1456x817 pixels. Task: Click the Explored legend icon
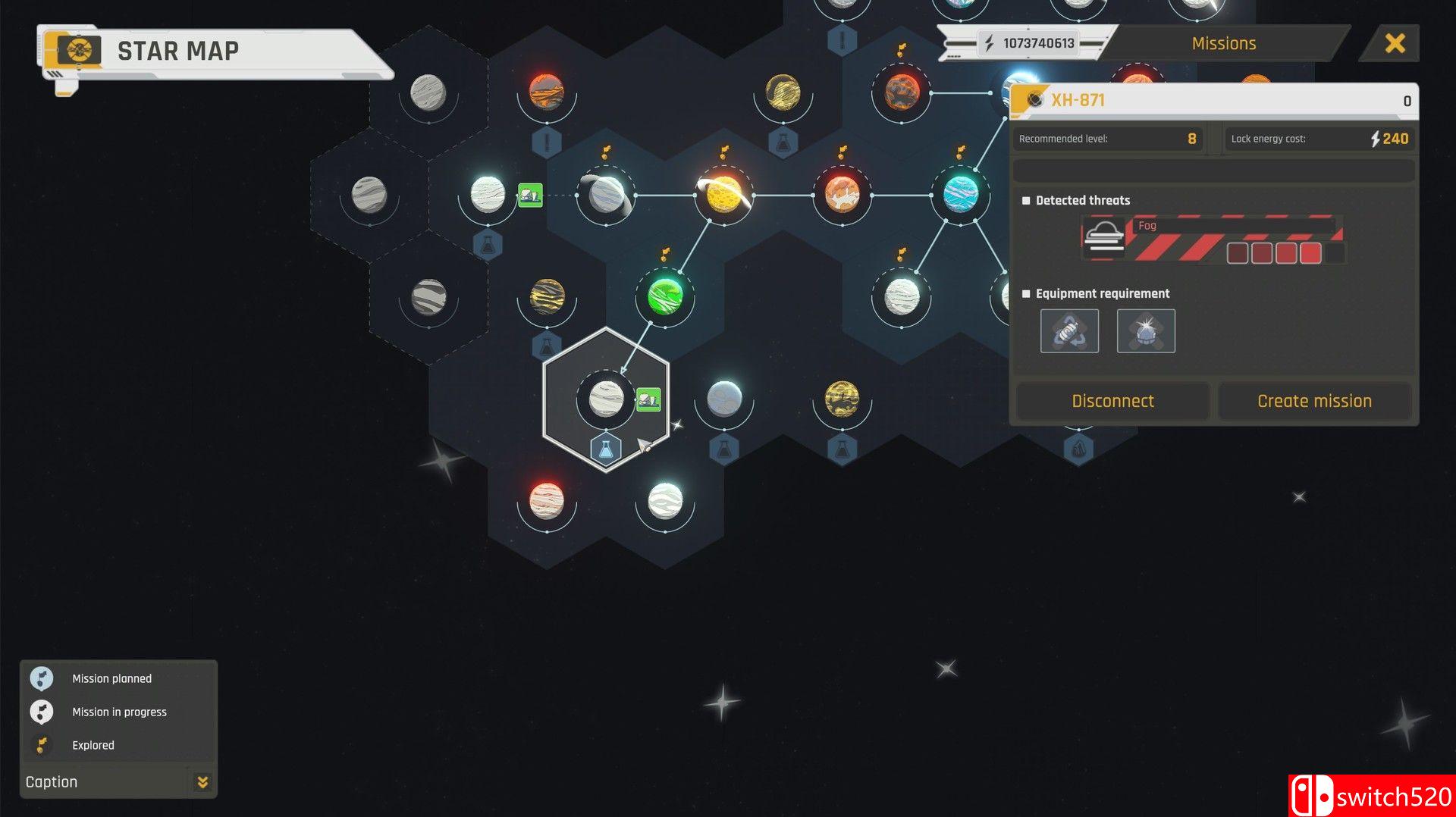coord(42,745)
